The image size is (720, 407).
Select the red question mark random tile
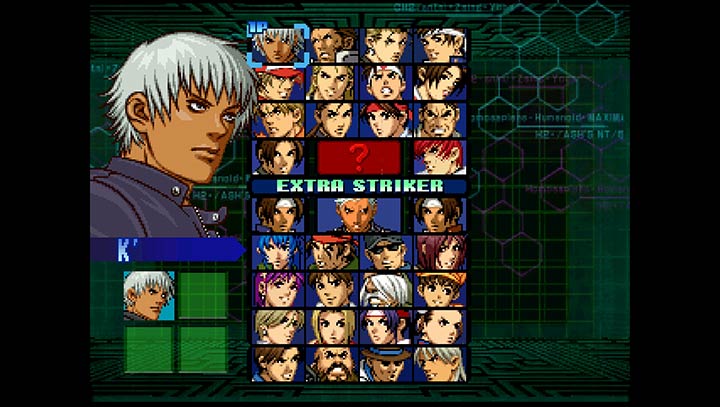pos(359,157)
